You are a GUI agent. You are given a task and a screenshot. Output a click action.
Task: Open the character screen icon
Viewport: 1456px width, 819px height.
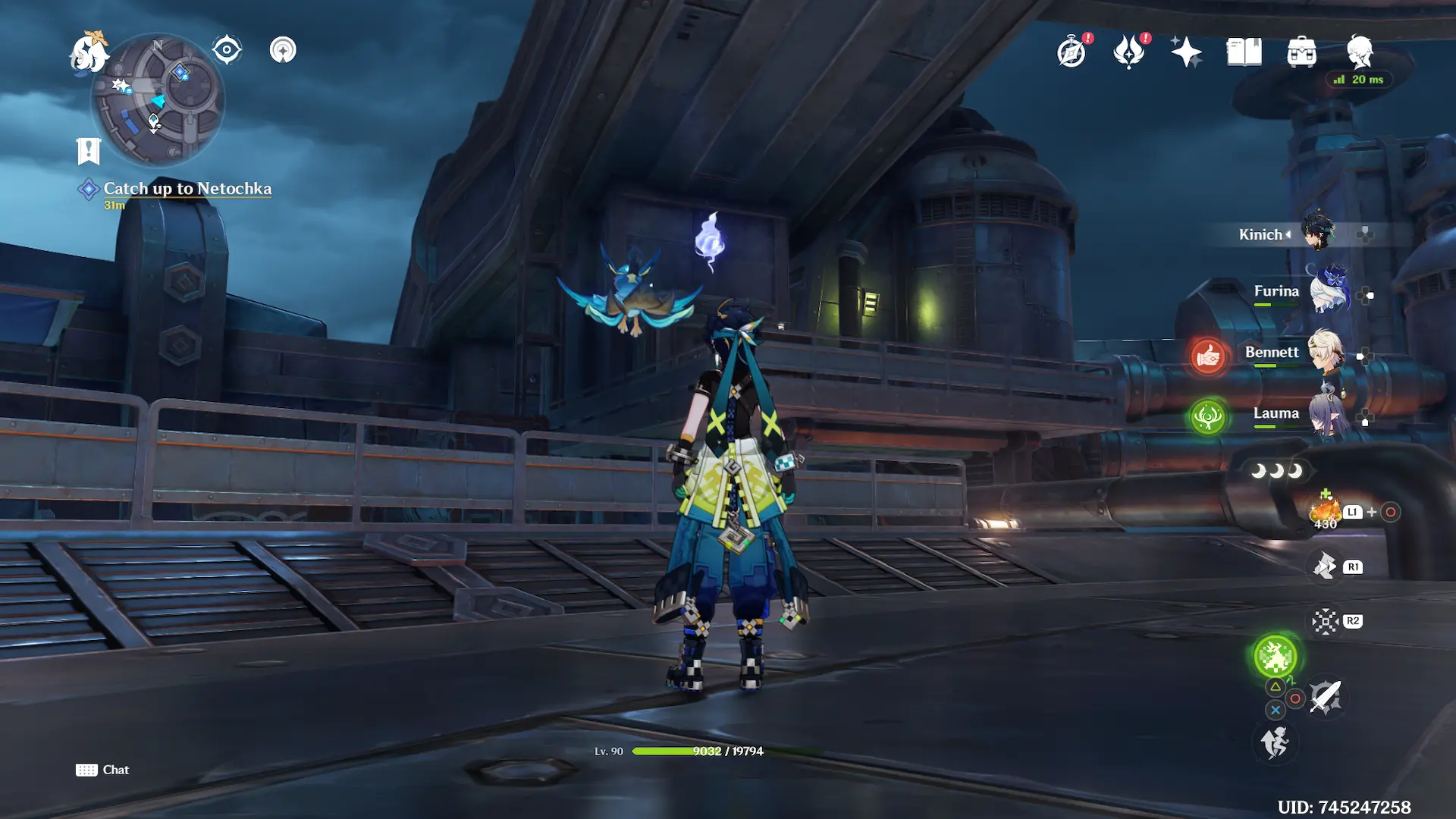(1360, 52)
